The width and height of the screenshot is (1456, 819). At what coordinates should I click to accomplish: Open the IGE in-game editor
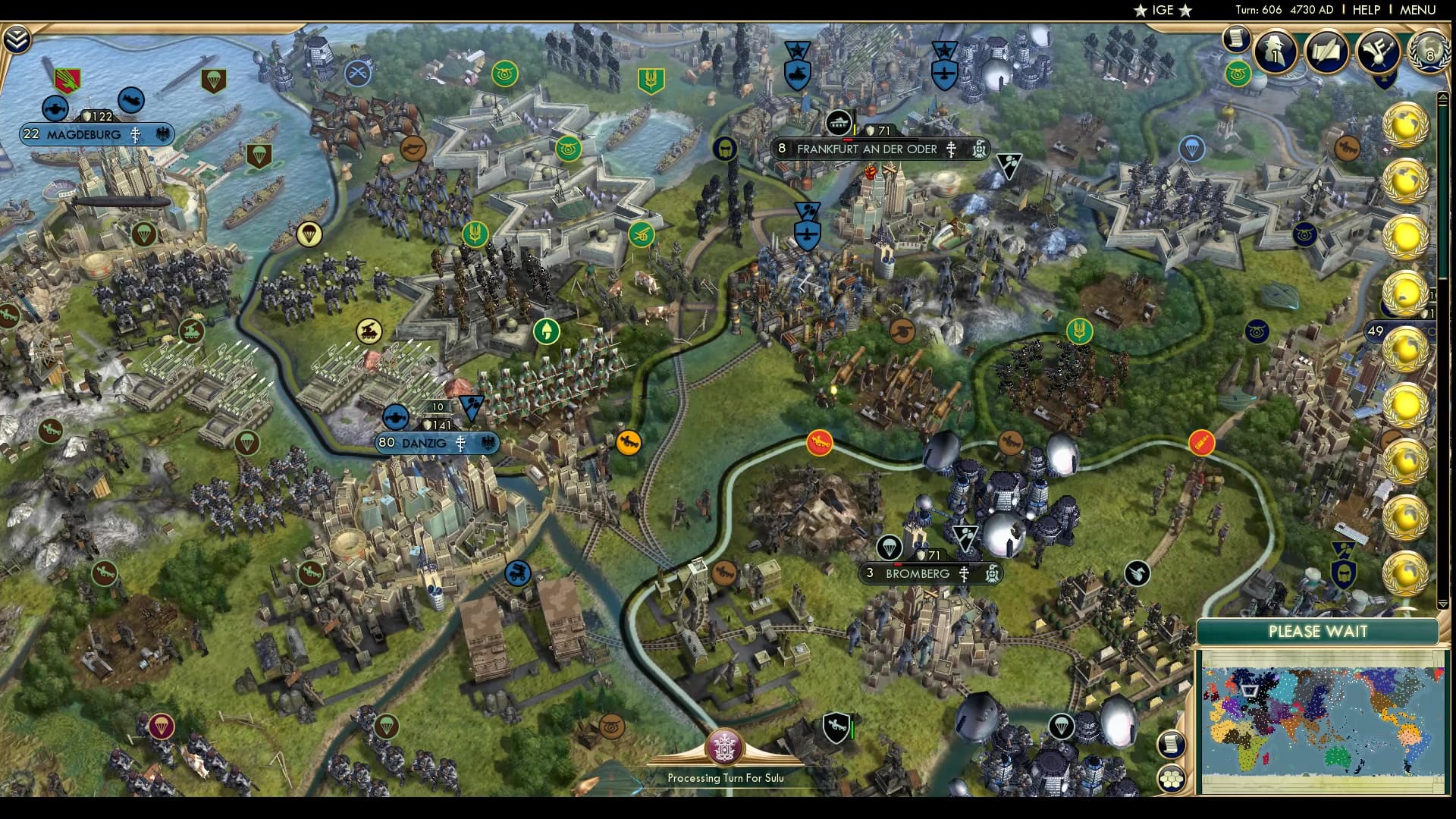click(x=1162, y=10)
